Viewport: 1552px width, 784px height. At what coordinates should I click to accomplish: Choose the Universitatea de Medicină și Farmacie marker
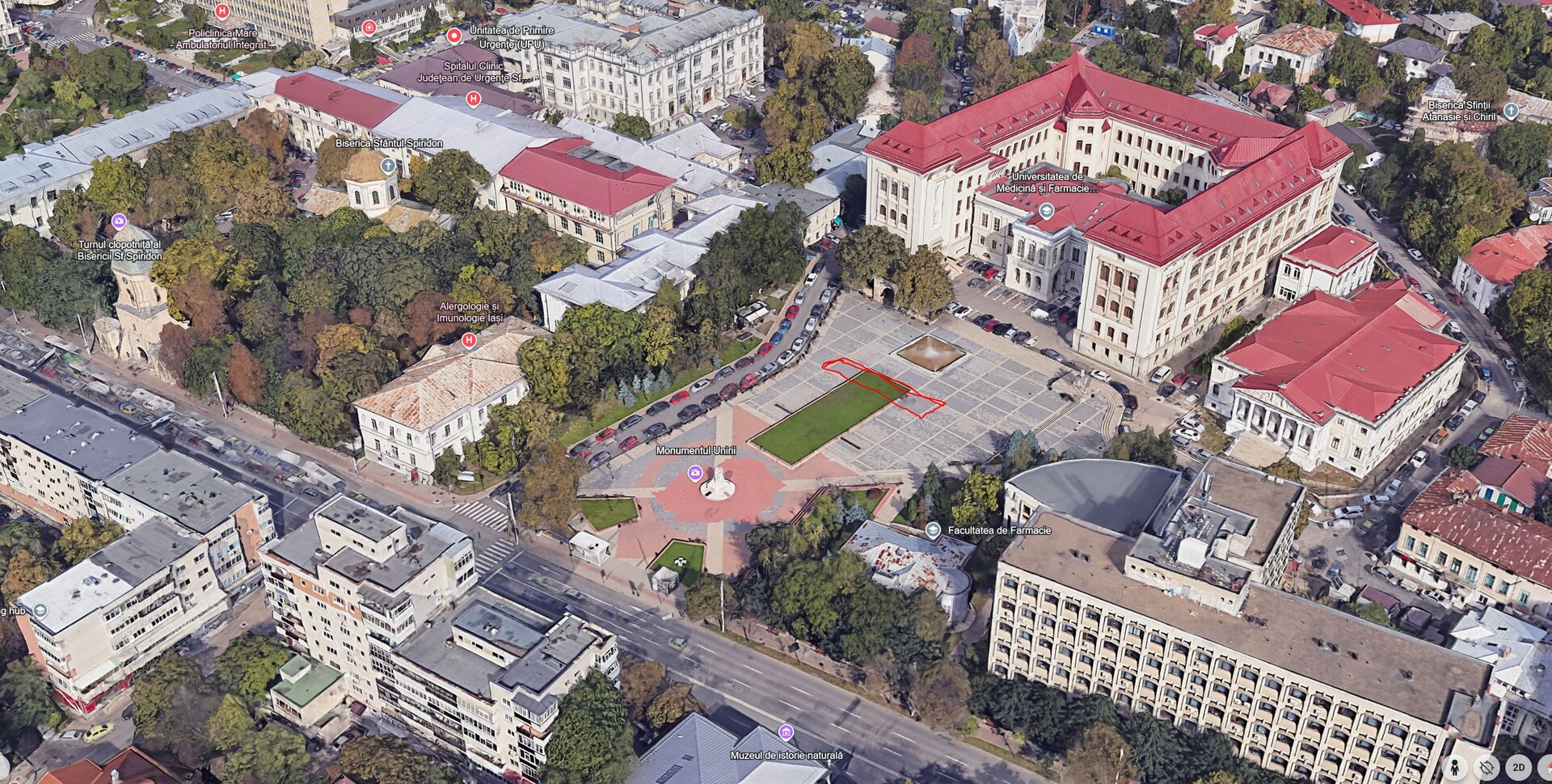click(x=1046, y=212)
